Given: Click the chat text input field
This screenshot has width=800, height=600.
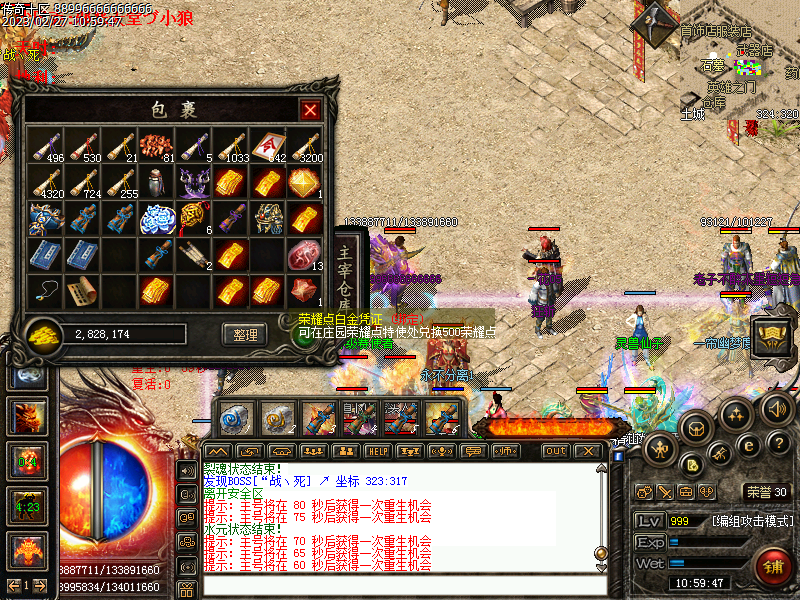Looking at the screenshot, I should pos(400,585).
